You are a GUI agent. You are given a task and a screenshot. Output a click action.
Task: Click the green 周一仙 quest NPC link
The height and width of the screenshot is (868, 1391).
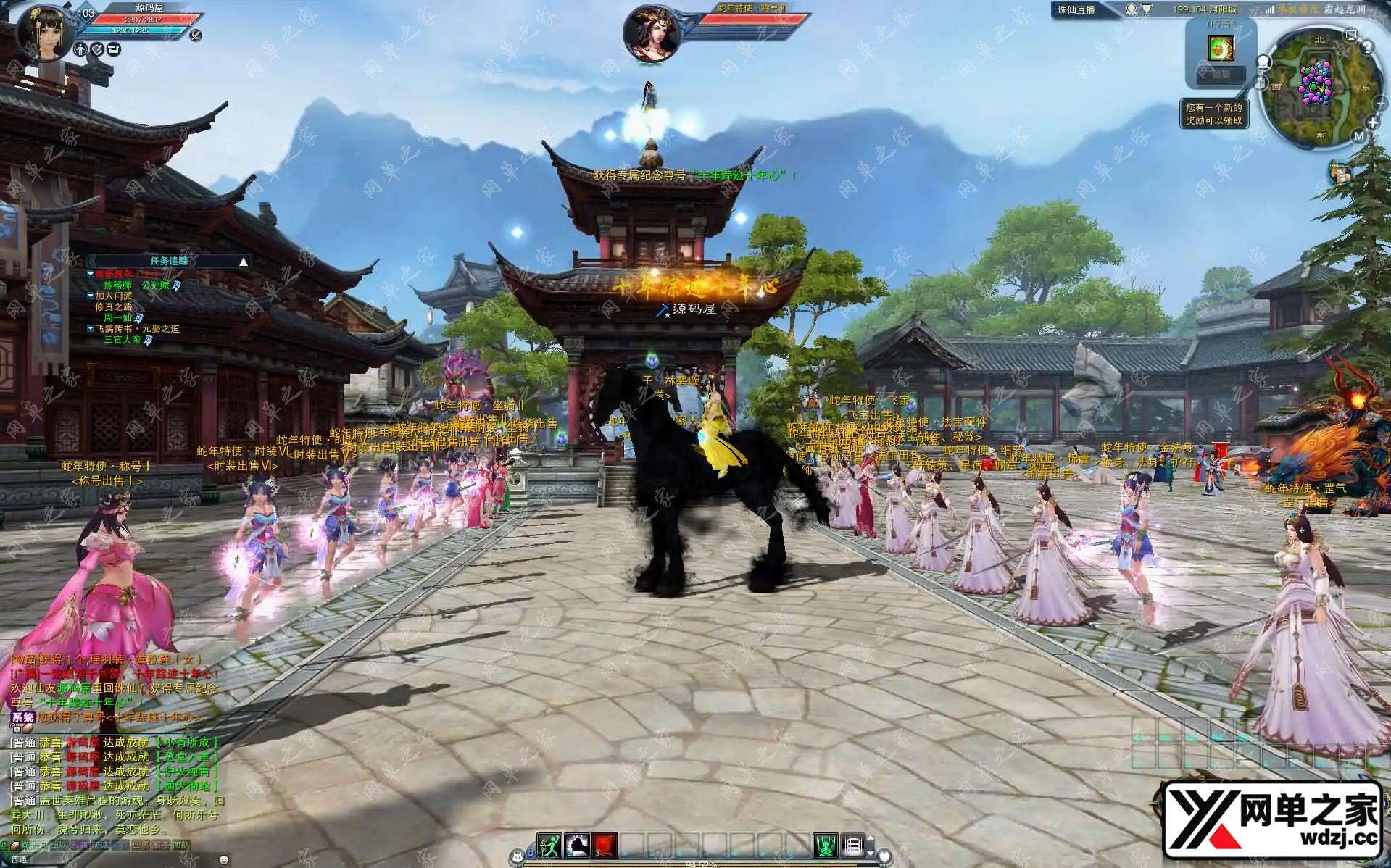pos(117,317)
